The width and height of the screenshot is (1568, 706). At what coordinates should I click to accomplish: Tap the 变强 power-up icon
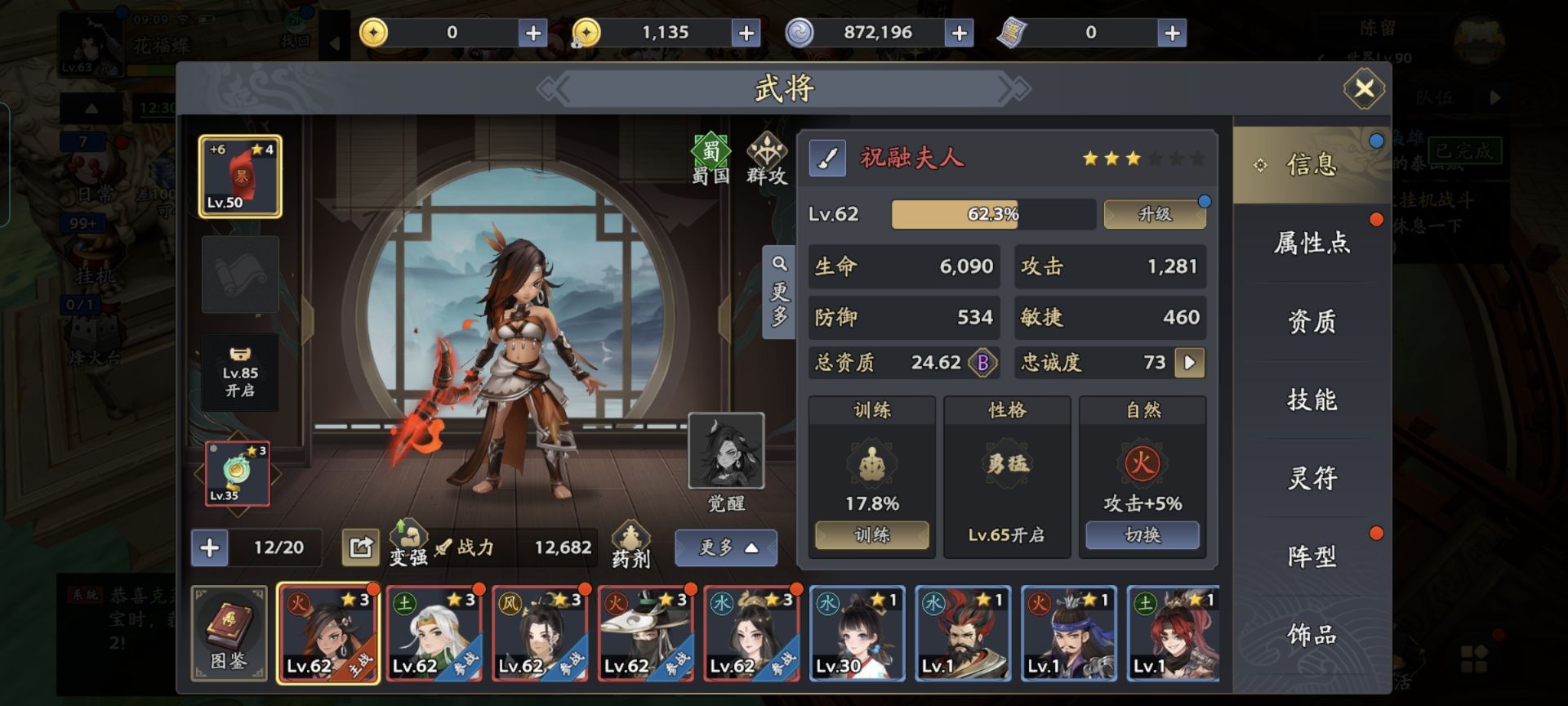(408, 543)
